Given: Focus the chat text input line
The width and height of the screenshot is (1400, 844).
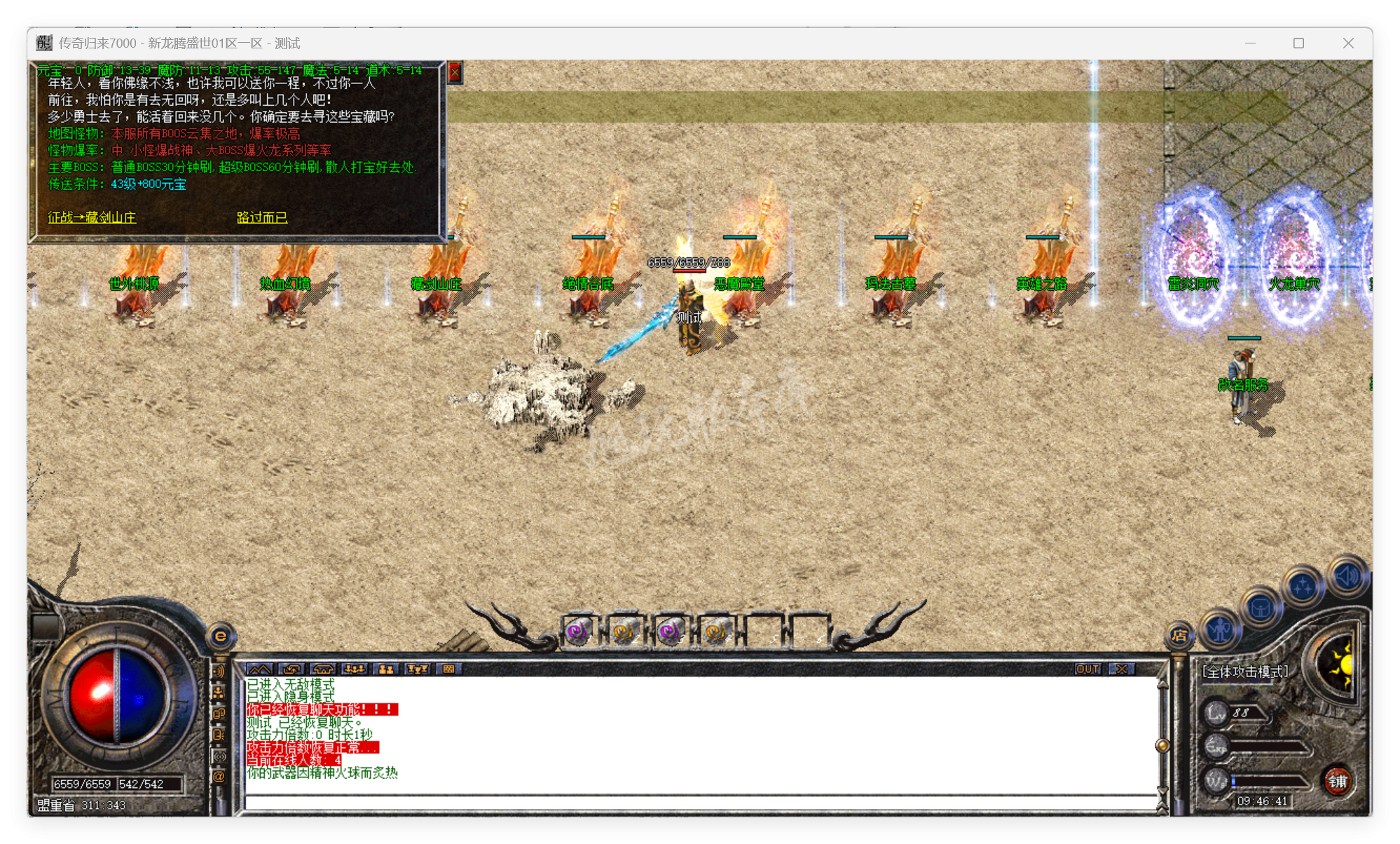Looking at the screenshot, I should point(701,802).
